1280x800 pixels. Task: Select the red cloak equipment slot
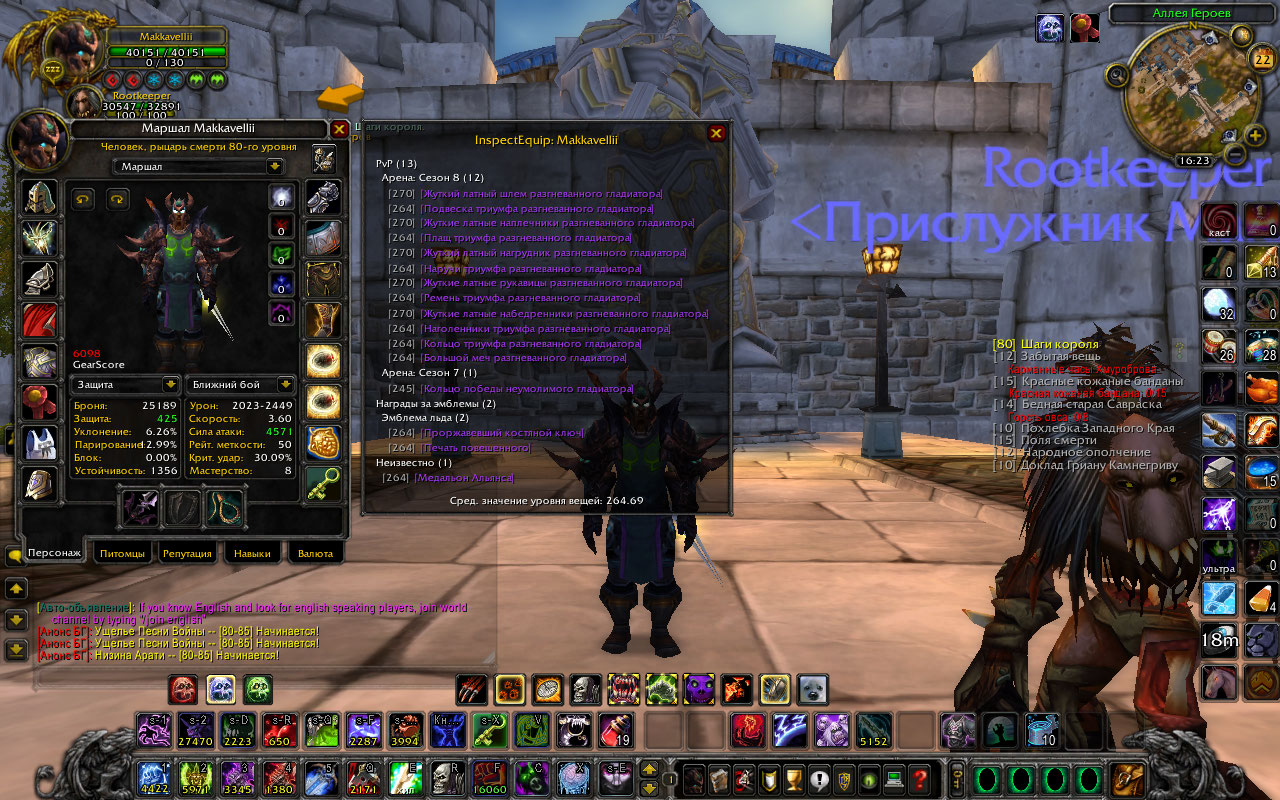41,320
